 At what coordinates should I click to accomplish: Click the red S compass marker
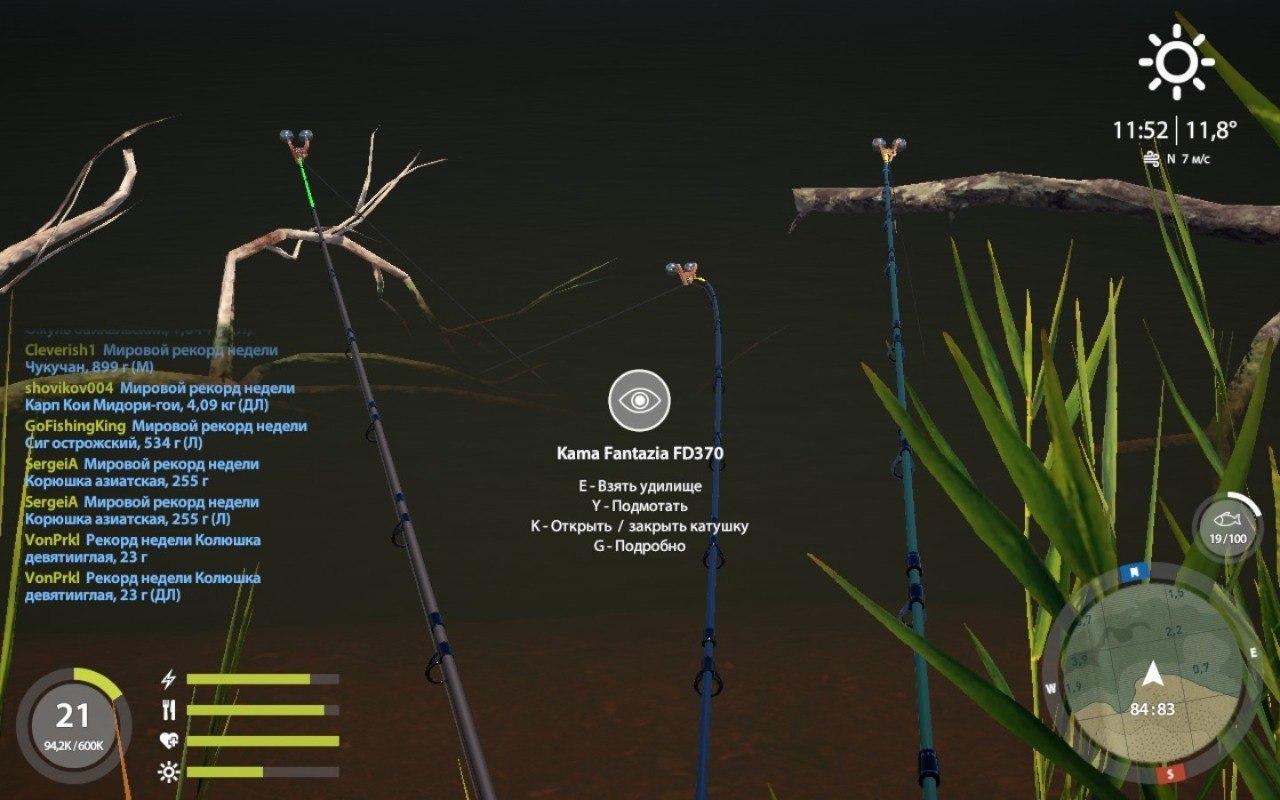coord(1168,775)
